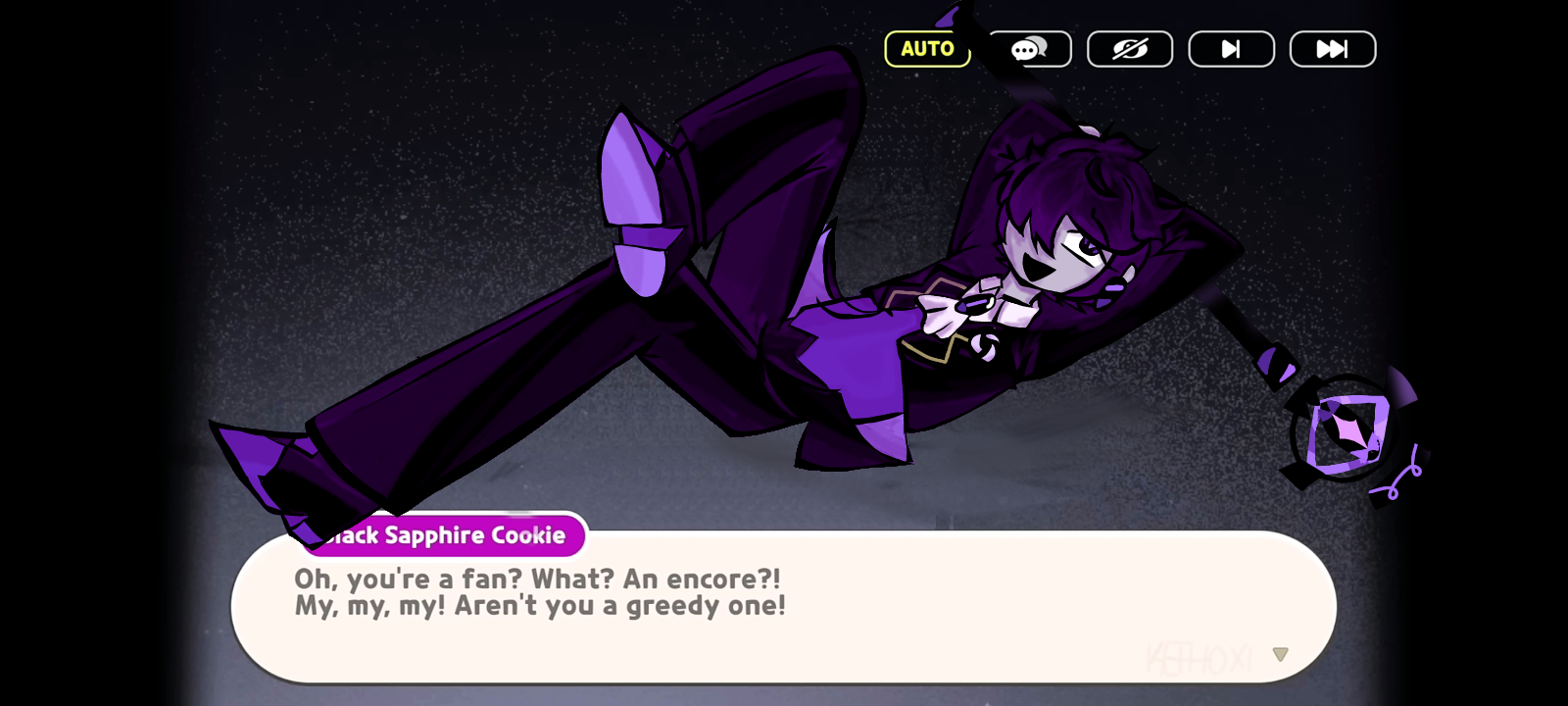Toggle the AUTO dialogue button
The width and height of the screenshot is (1568, 706).
click(927, 49)
